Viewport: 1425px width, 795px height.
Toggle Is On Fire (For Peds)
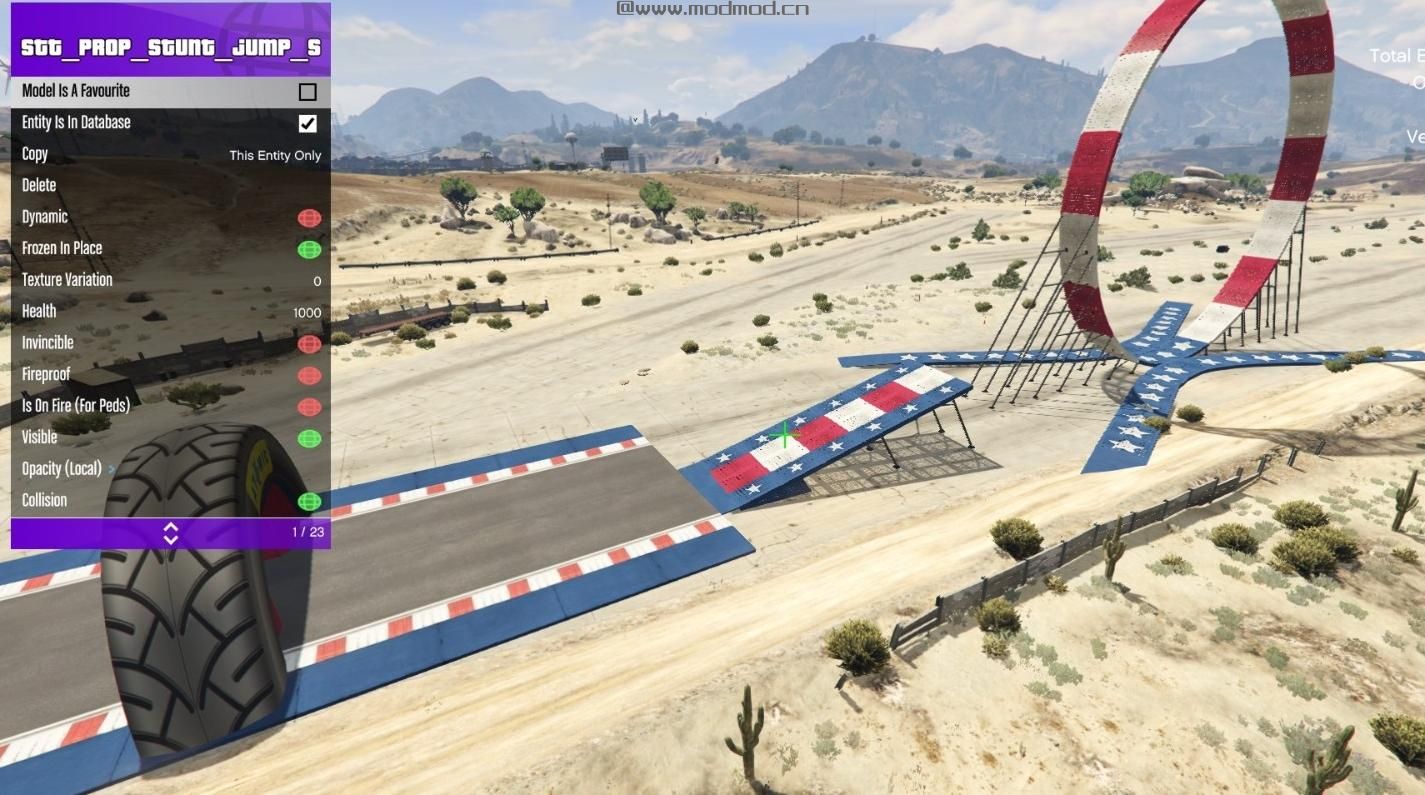[309, 407]
